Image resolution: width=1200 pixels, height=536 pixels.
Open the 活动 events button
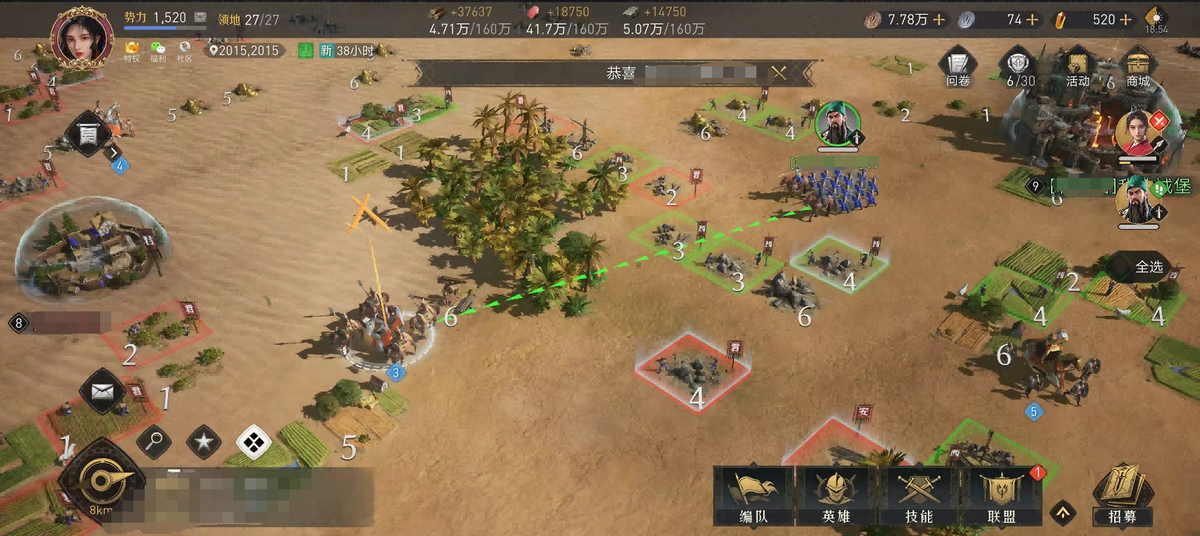(x=1077, y=67)
